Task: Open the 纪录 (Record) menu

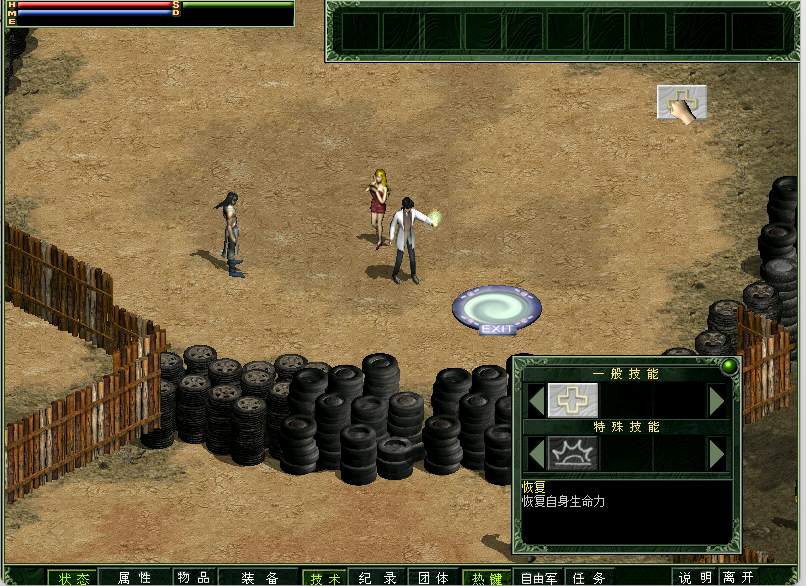Action: [378, 577]
